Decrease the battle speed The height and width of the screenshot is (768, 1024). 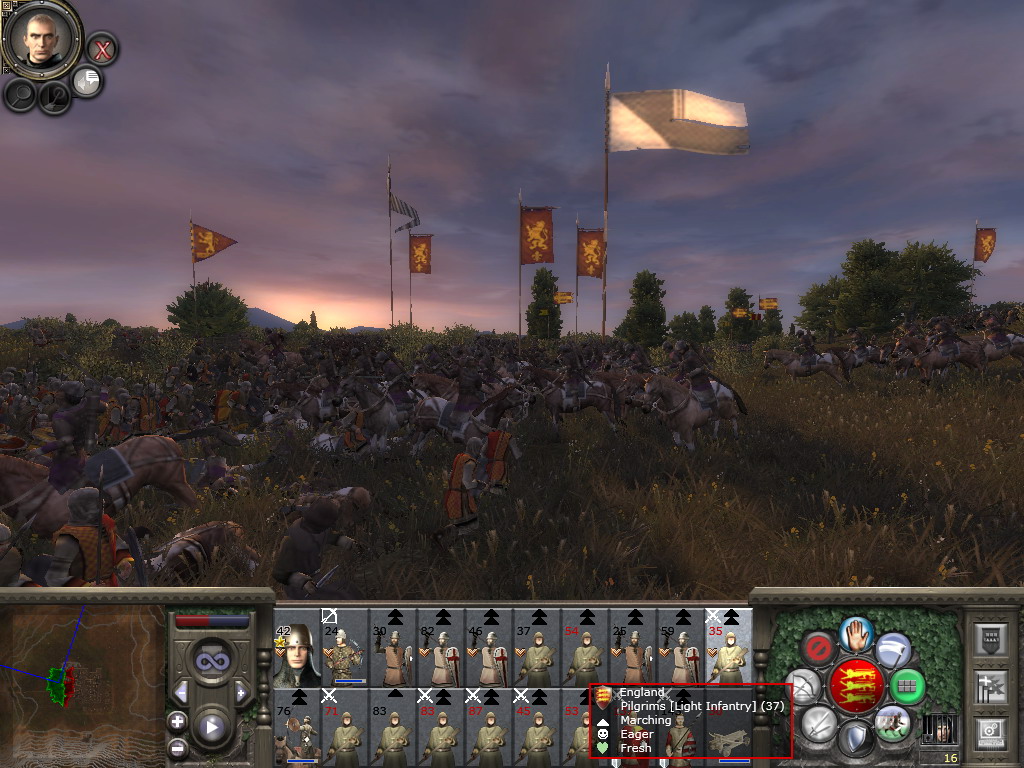tap(181, 692)
